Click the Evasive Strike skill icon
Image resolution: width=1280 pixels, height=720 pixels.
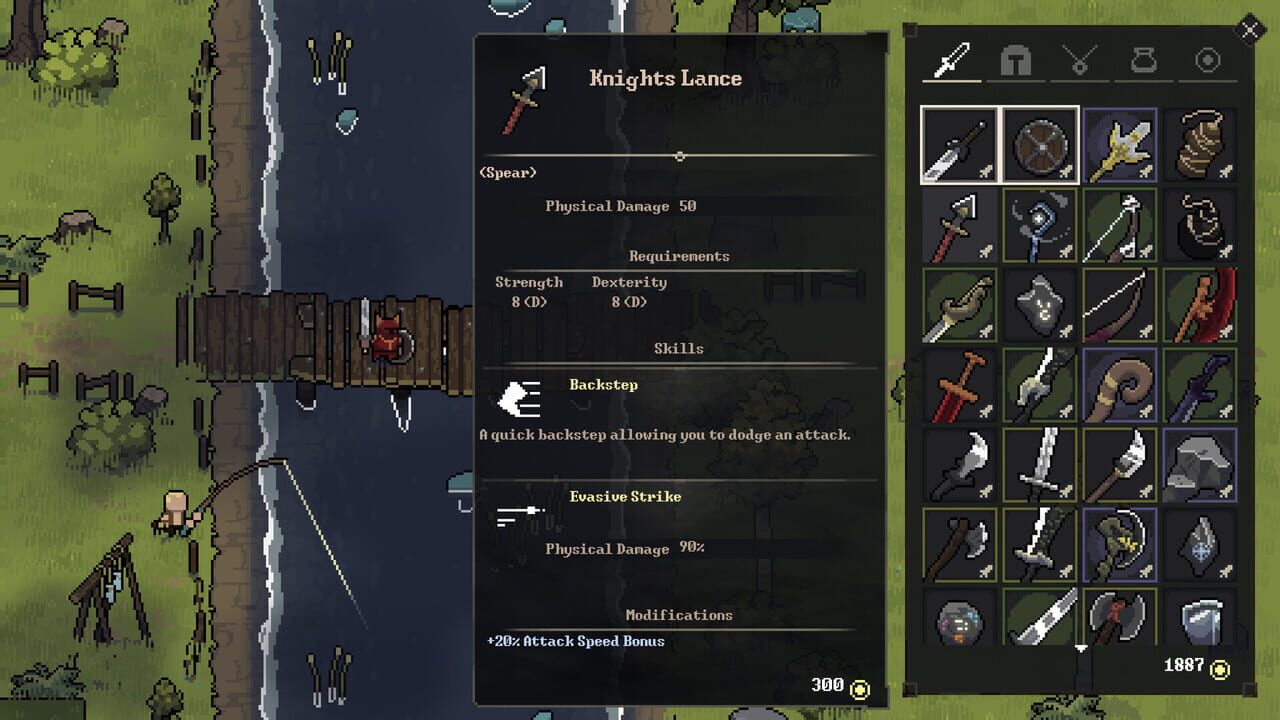pos(521,513)
